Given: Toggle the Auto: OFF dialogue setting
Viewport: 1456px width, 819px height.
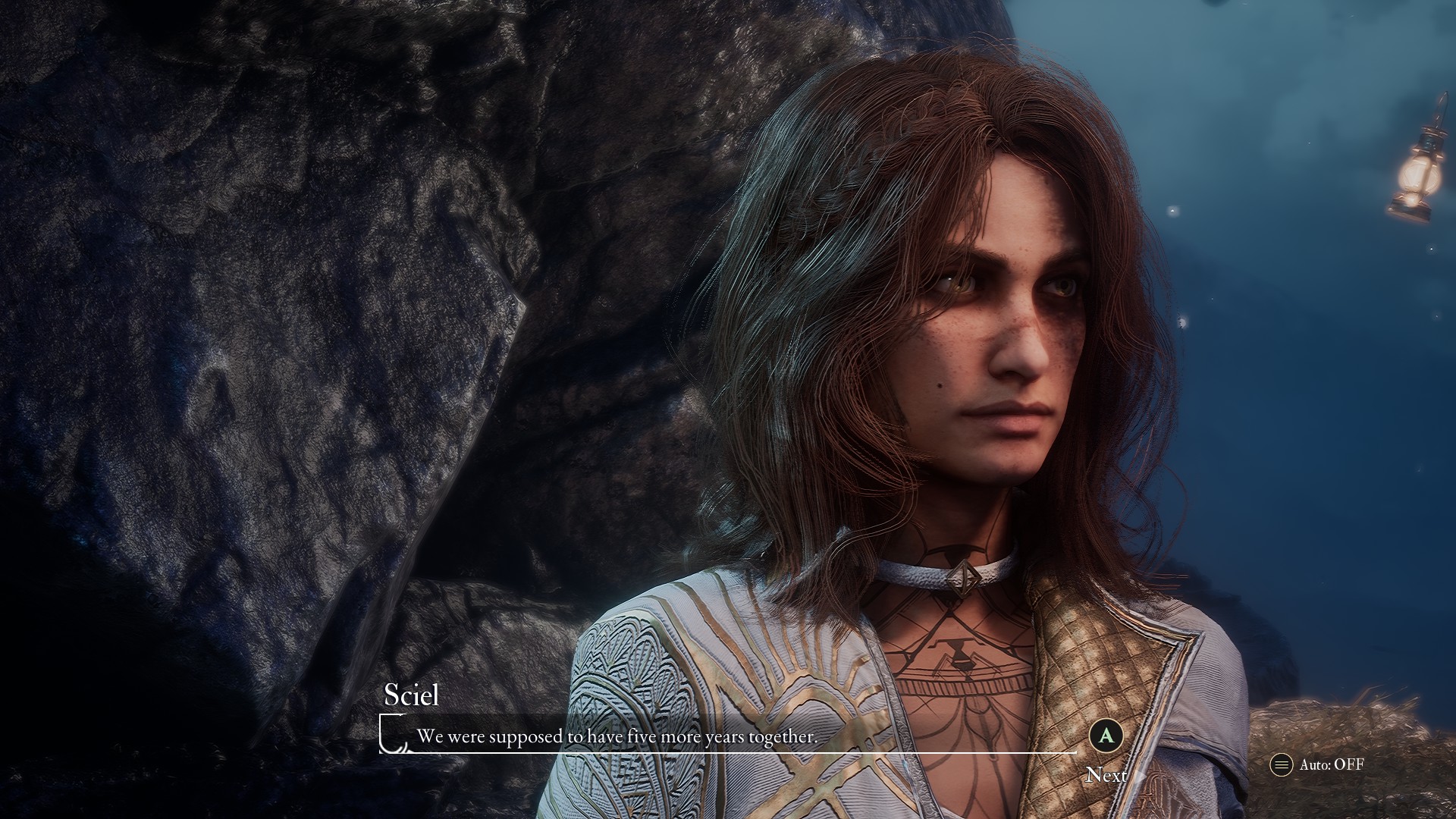Looking at the screenshot, I should (x=1316, y=764).
